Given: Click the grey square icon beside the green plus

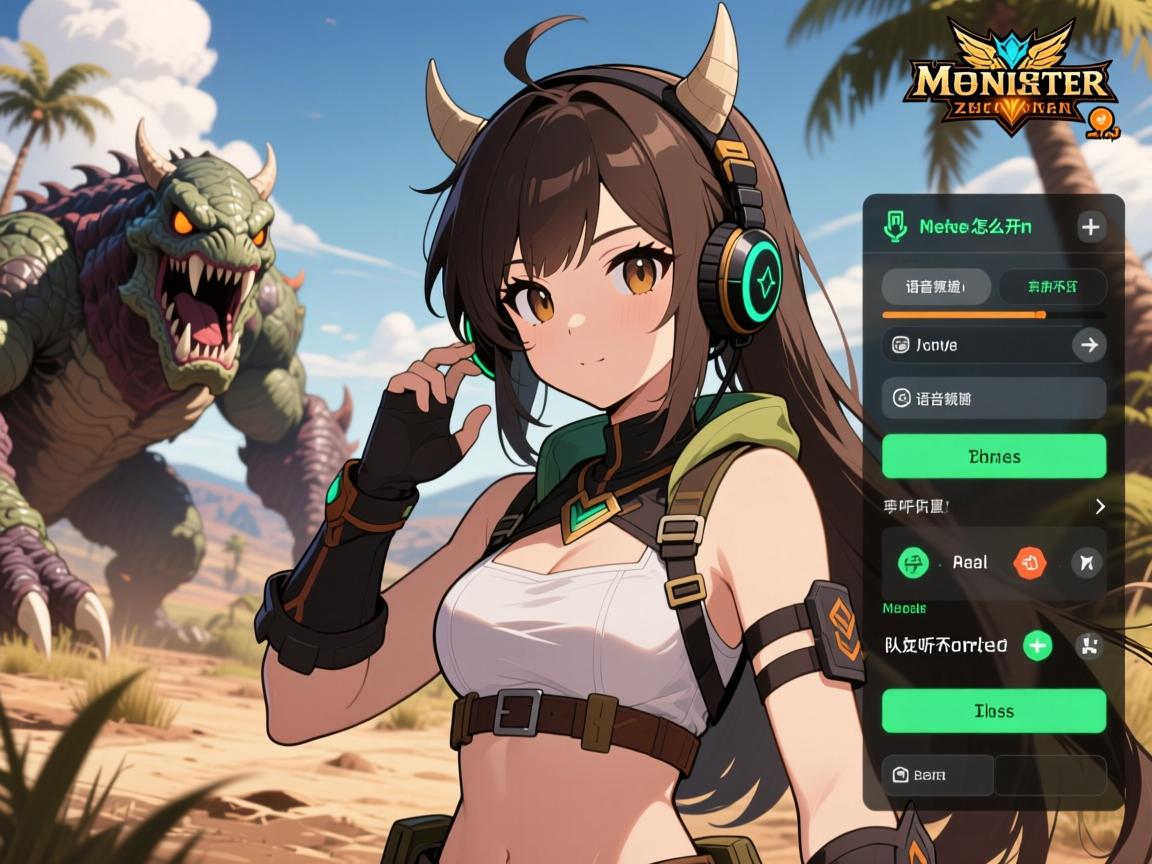Looking at the screenshot, I should coord(1088,646).
